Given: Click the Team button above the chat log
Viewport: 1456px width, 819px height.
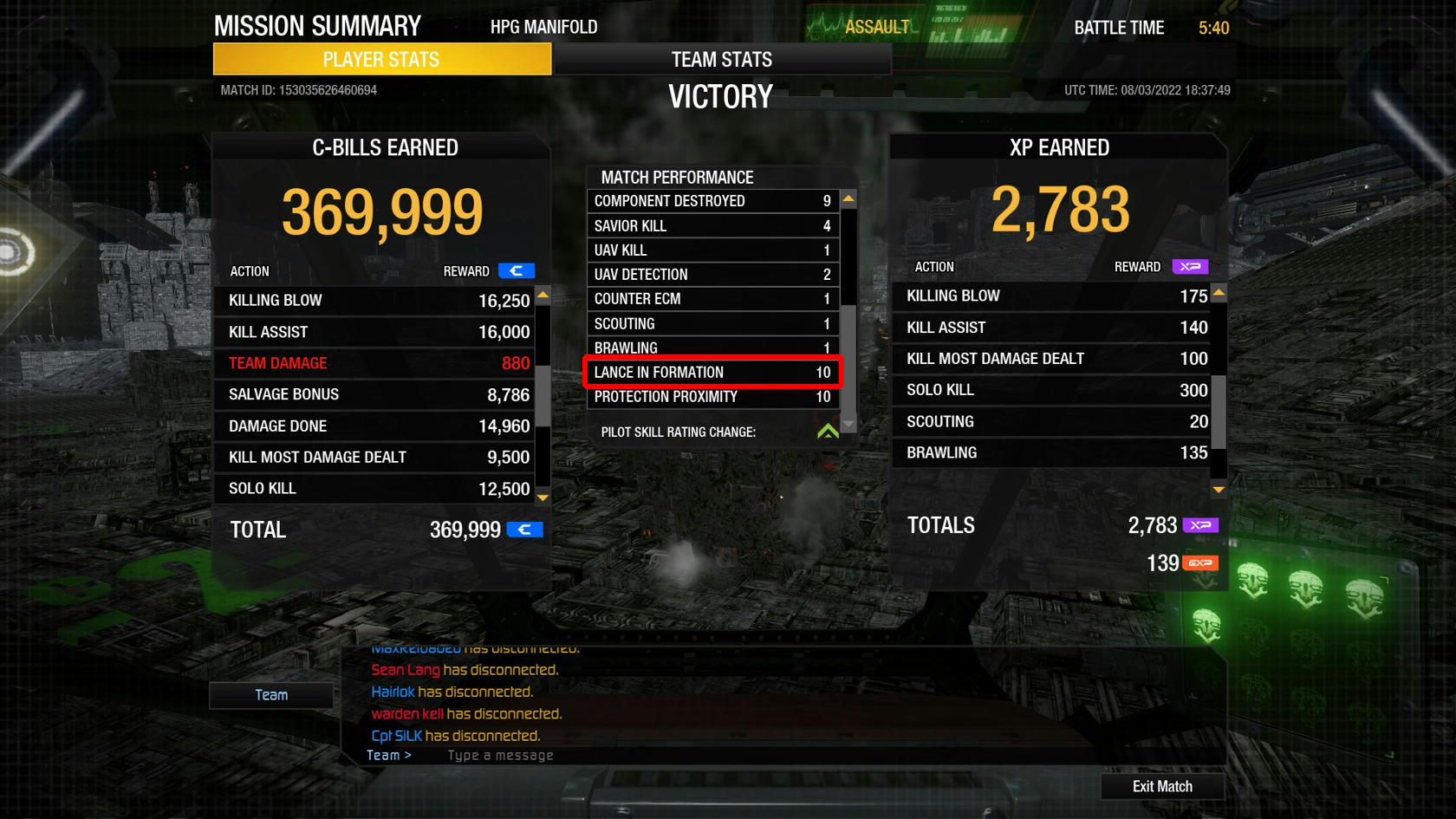Looking at the screenshot, I should pos(270,694).
